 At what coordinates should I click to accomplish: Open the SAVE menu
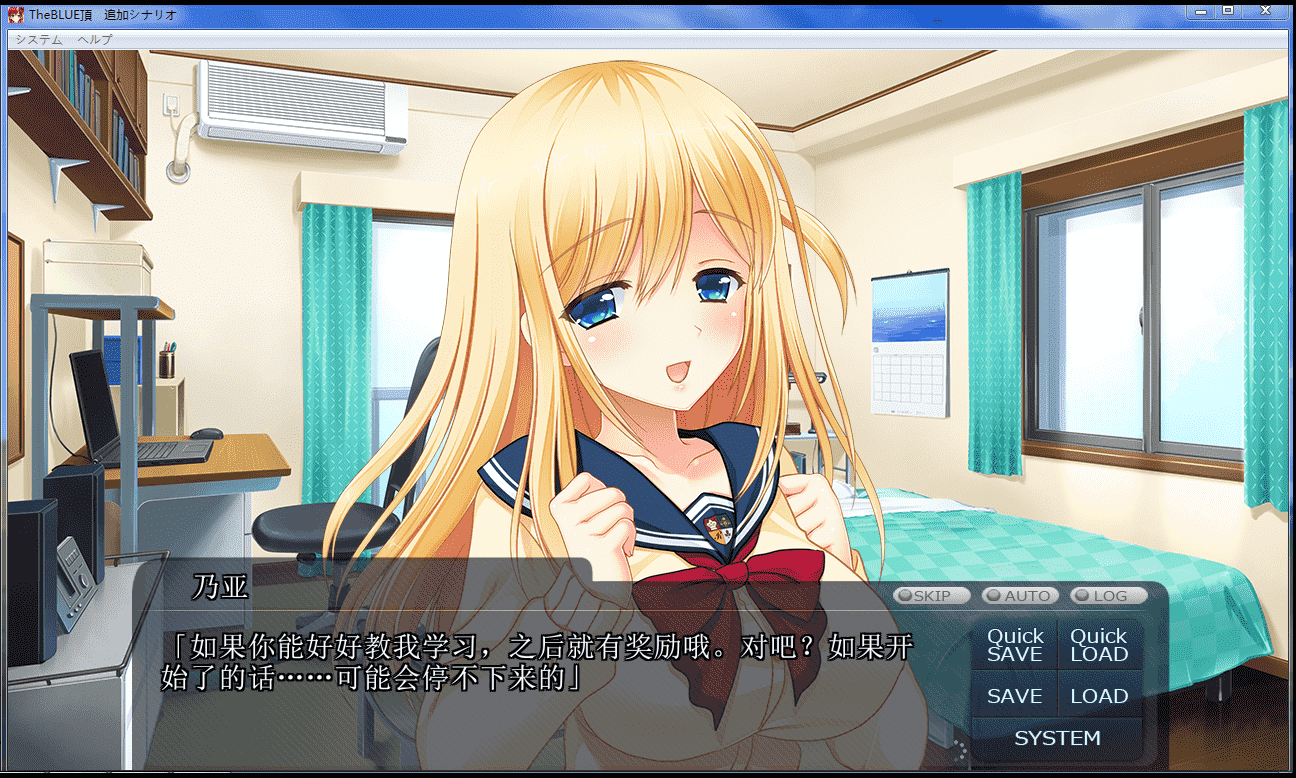pos(1015,696)
